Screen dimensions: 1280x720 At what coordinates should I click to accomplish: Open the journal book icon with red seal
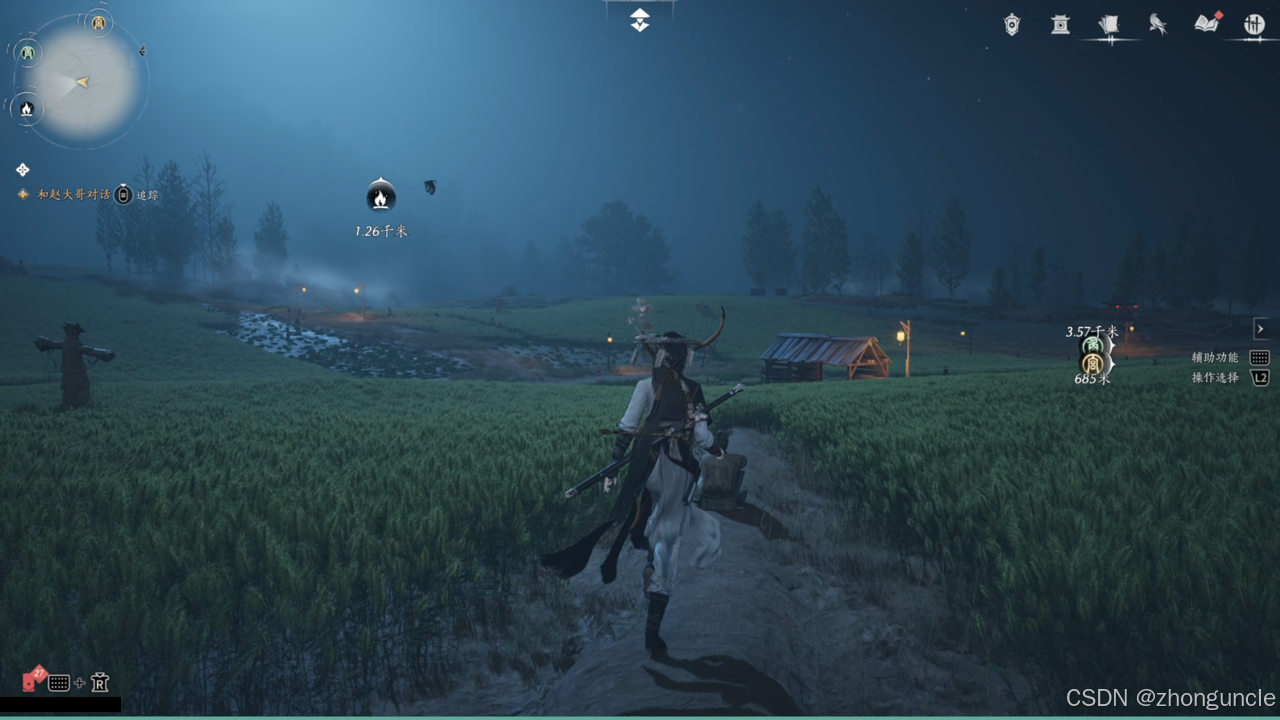pyautogui.click(x=1206, y=25)
